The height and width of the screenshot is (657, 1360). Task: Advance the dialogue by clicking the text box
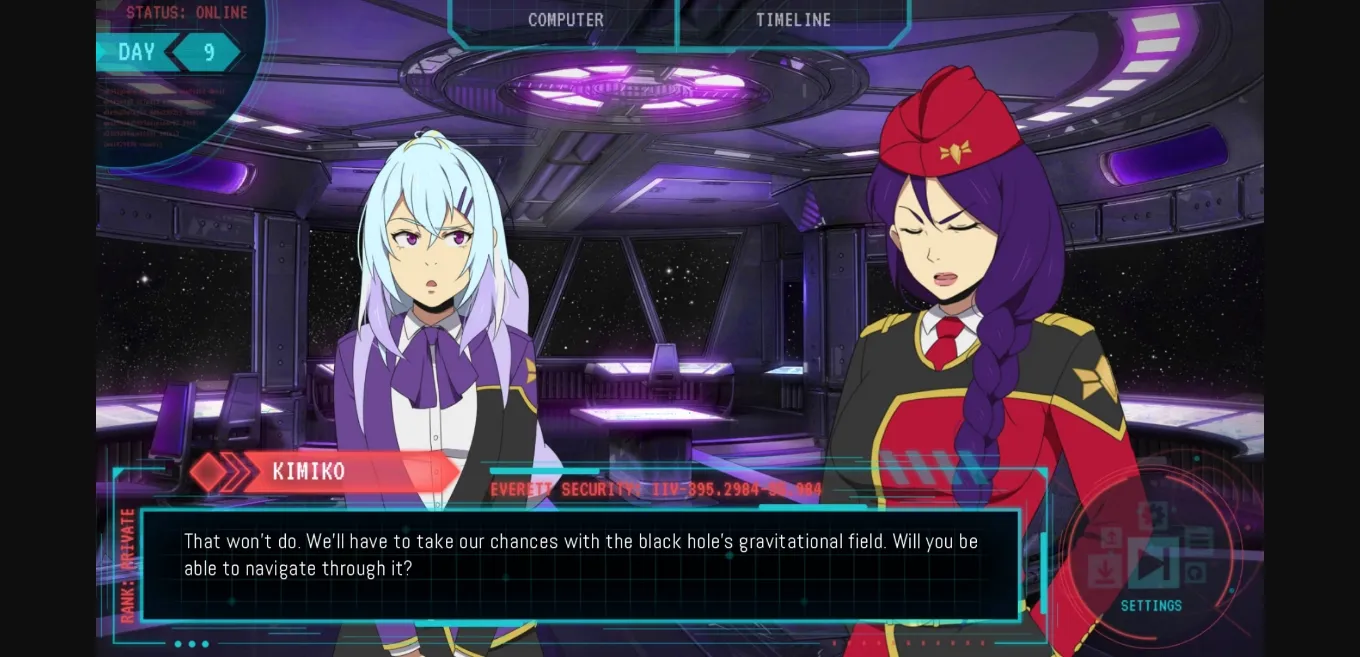coord(580,564)
